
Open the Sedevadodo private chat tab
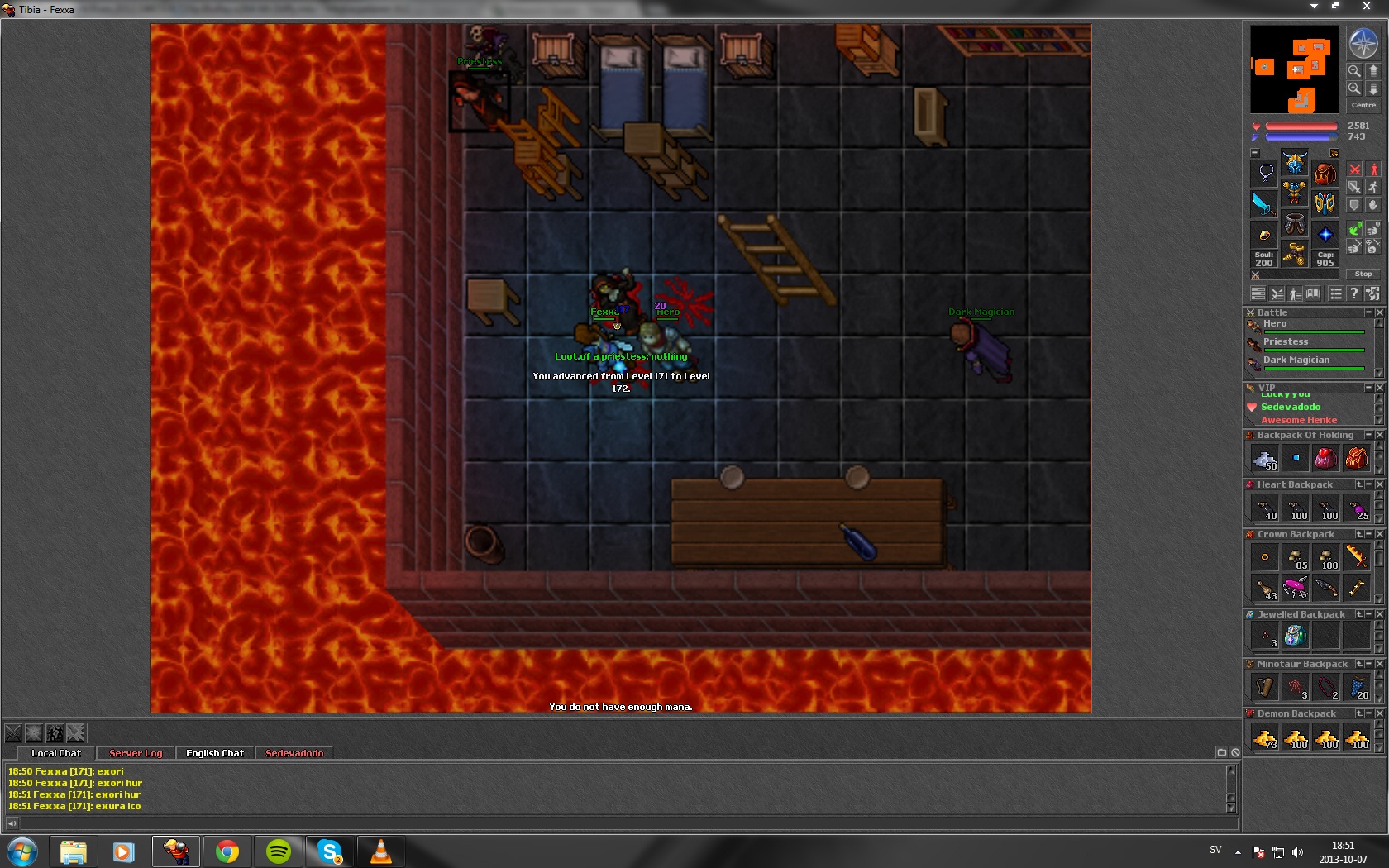coord(294,753)
